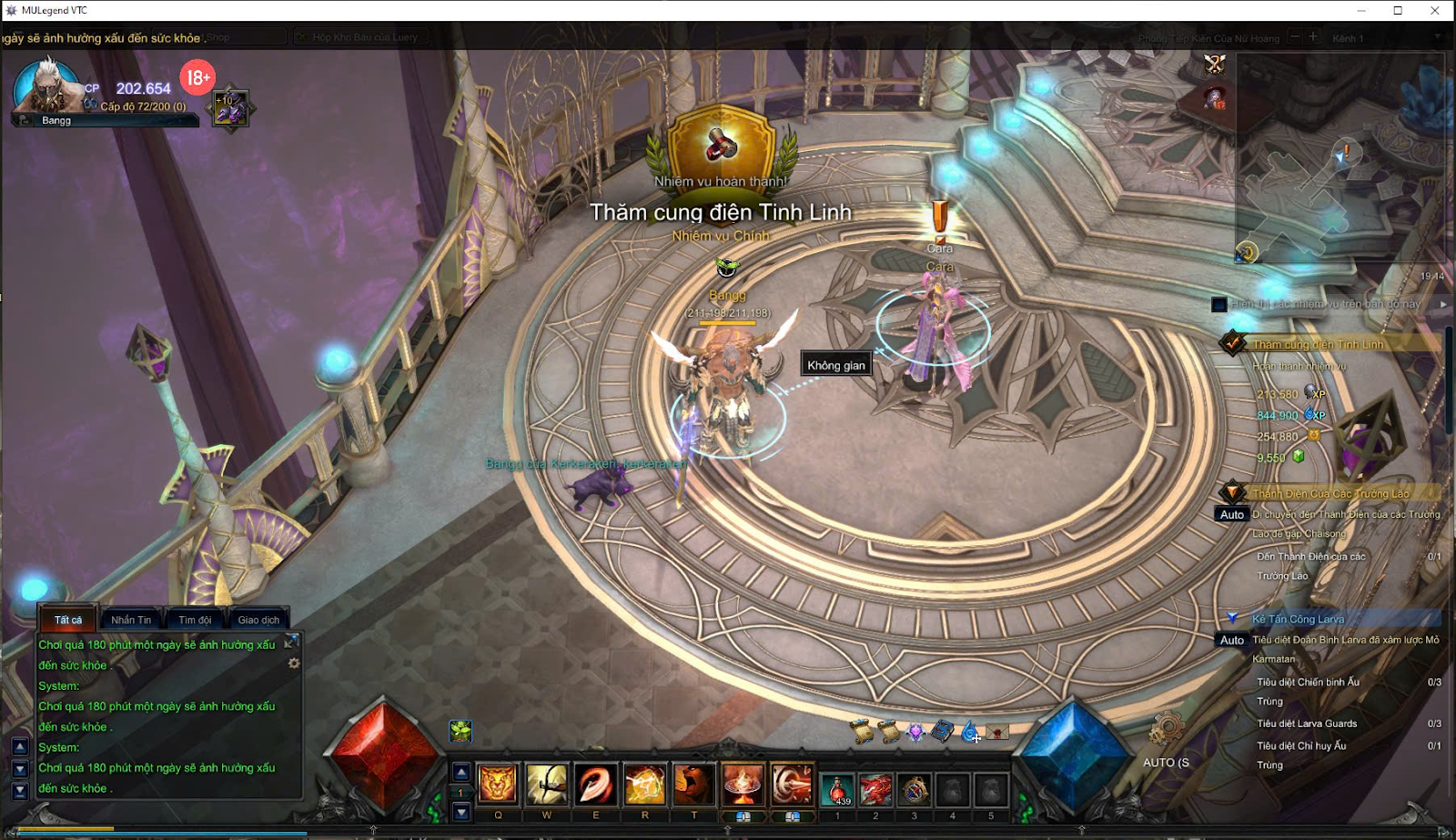
Task: Open the Tìm đội chat tab
Action: (x=195, y=620)
